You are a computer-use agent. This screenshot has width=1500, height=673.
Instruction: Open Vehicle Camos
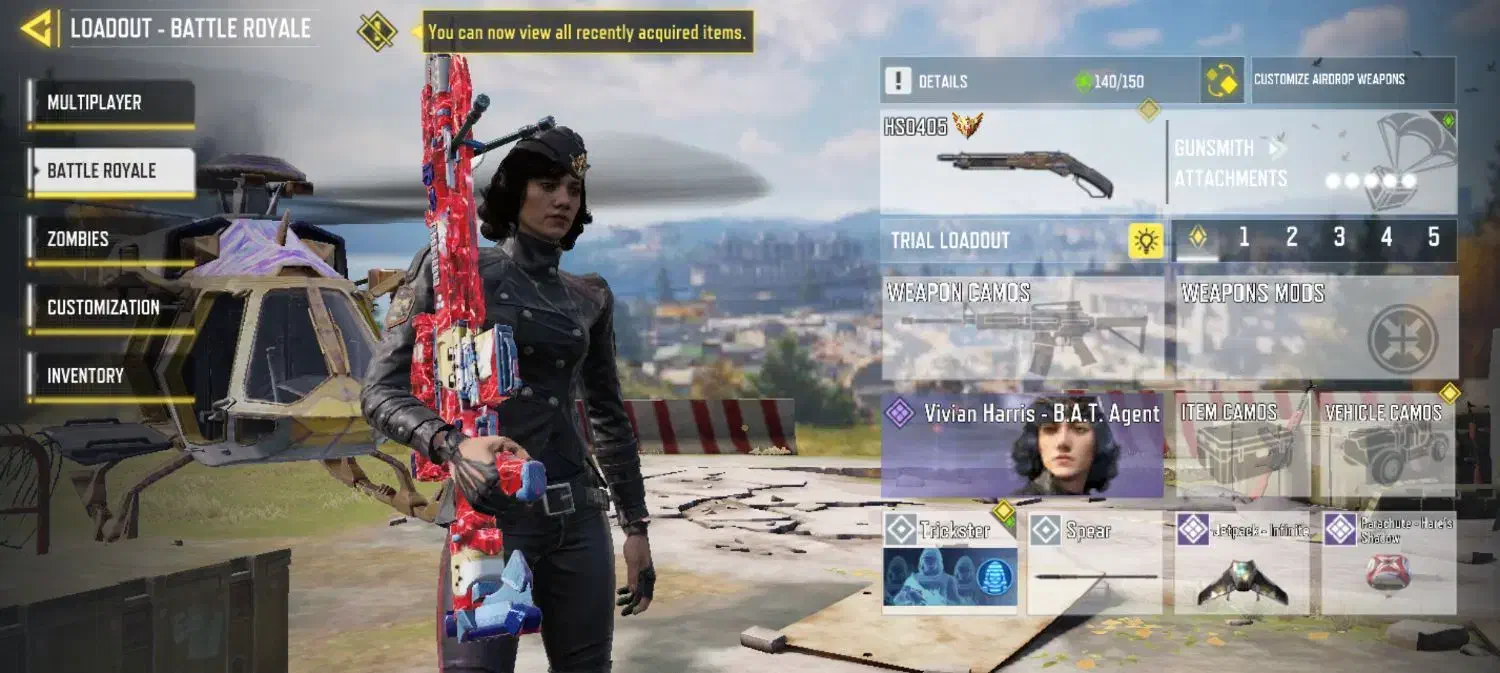pos(1386,445)
